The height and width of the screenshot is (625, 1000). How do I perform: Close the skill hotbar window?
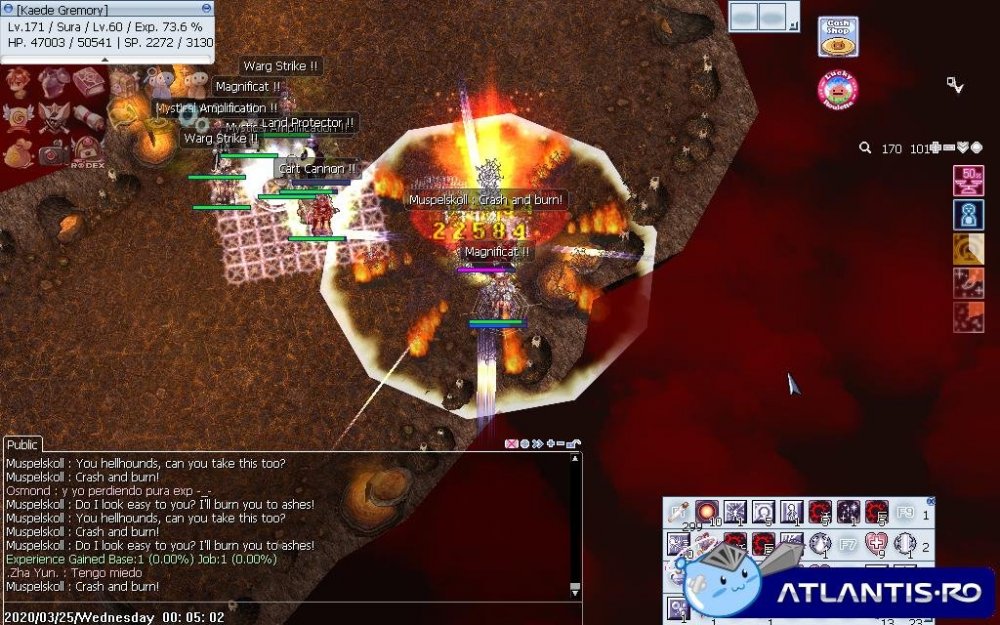pos(931,501)
